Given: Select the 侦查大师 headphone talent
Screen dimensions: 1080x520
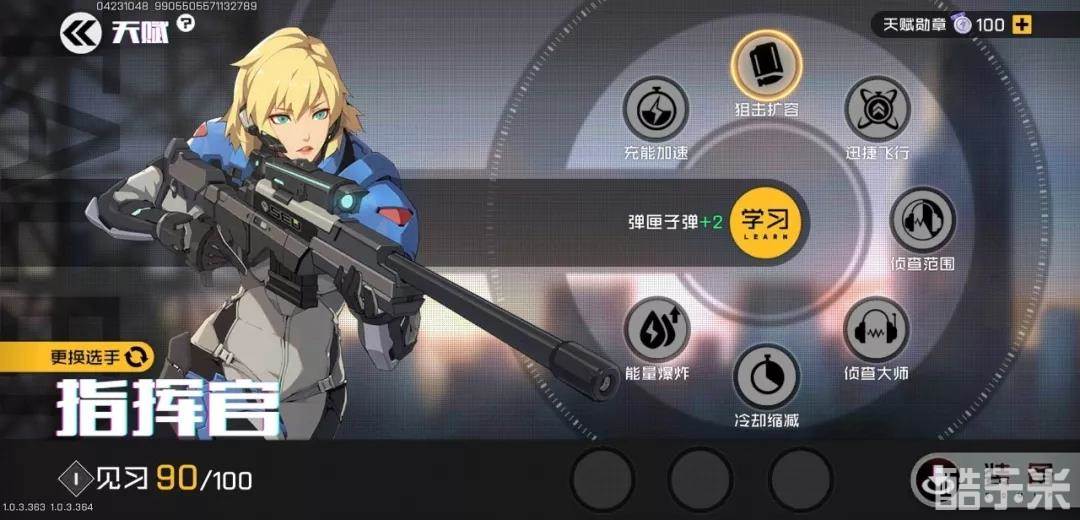Looking at the screenshot, I should pos(876,331).
